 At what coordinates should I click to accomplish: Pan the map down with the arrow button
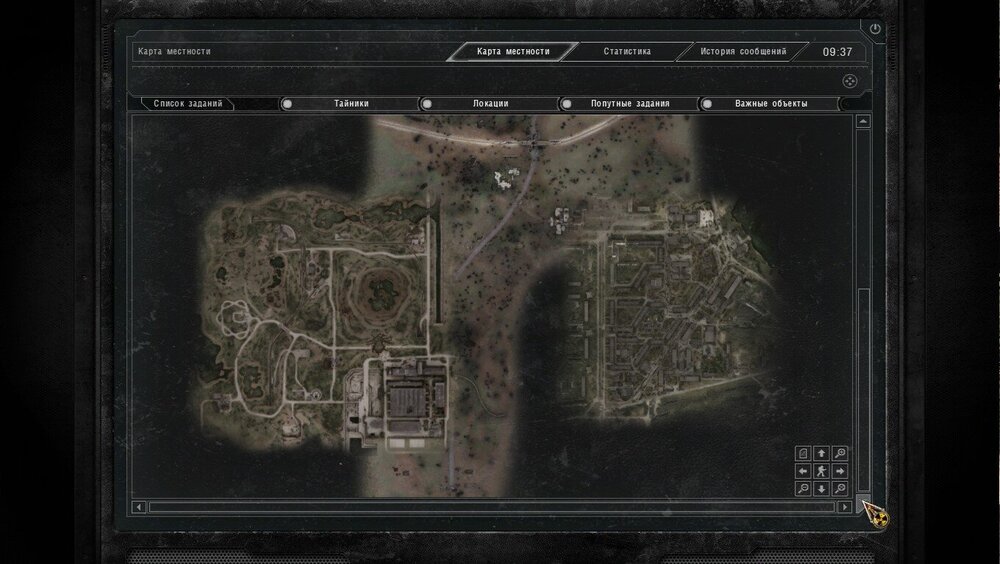tap(821, 489)
